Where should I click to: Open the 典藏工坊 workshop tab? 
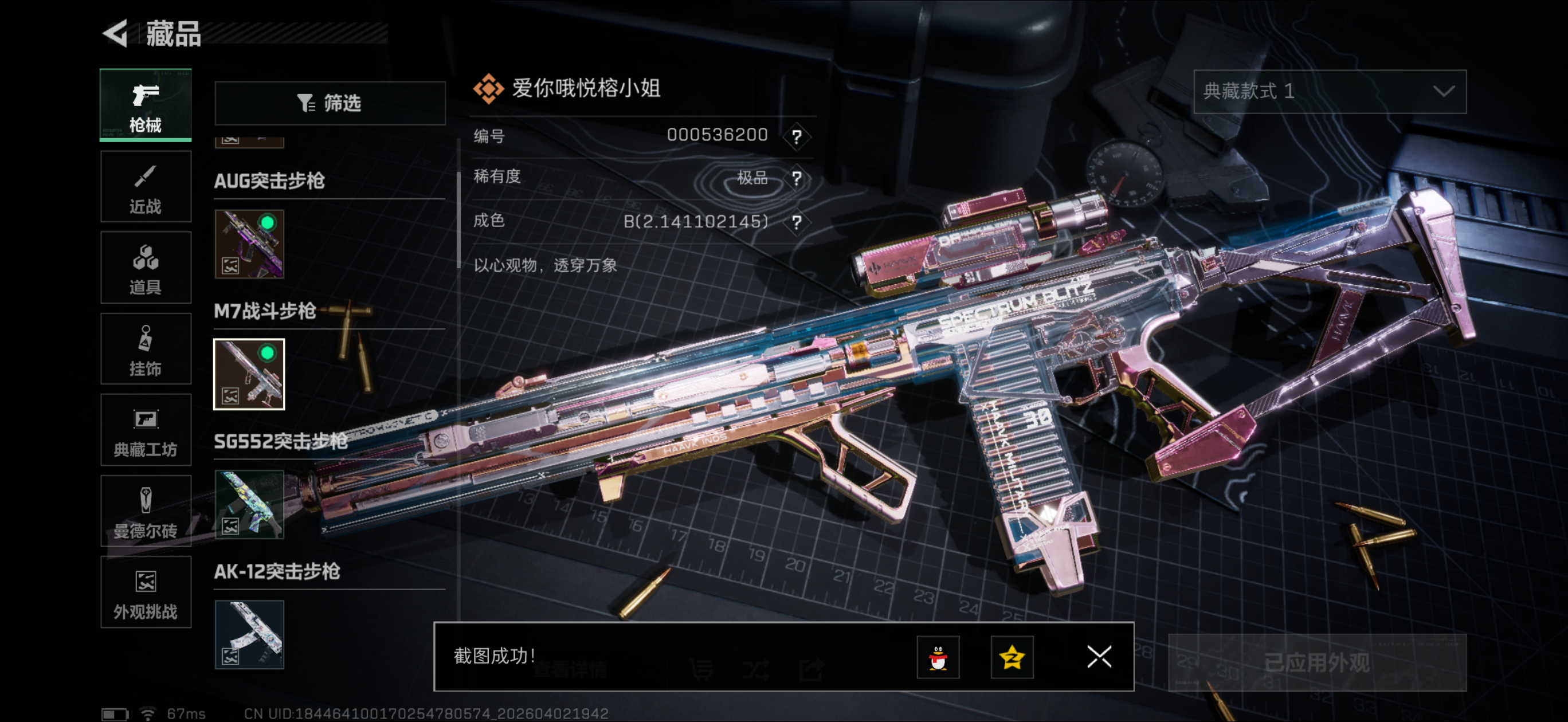[146, 430]
